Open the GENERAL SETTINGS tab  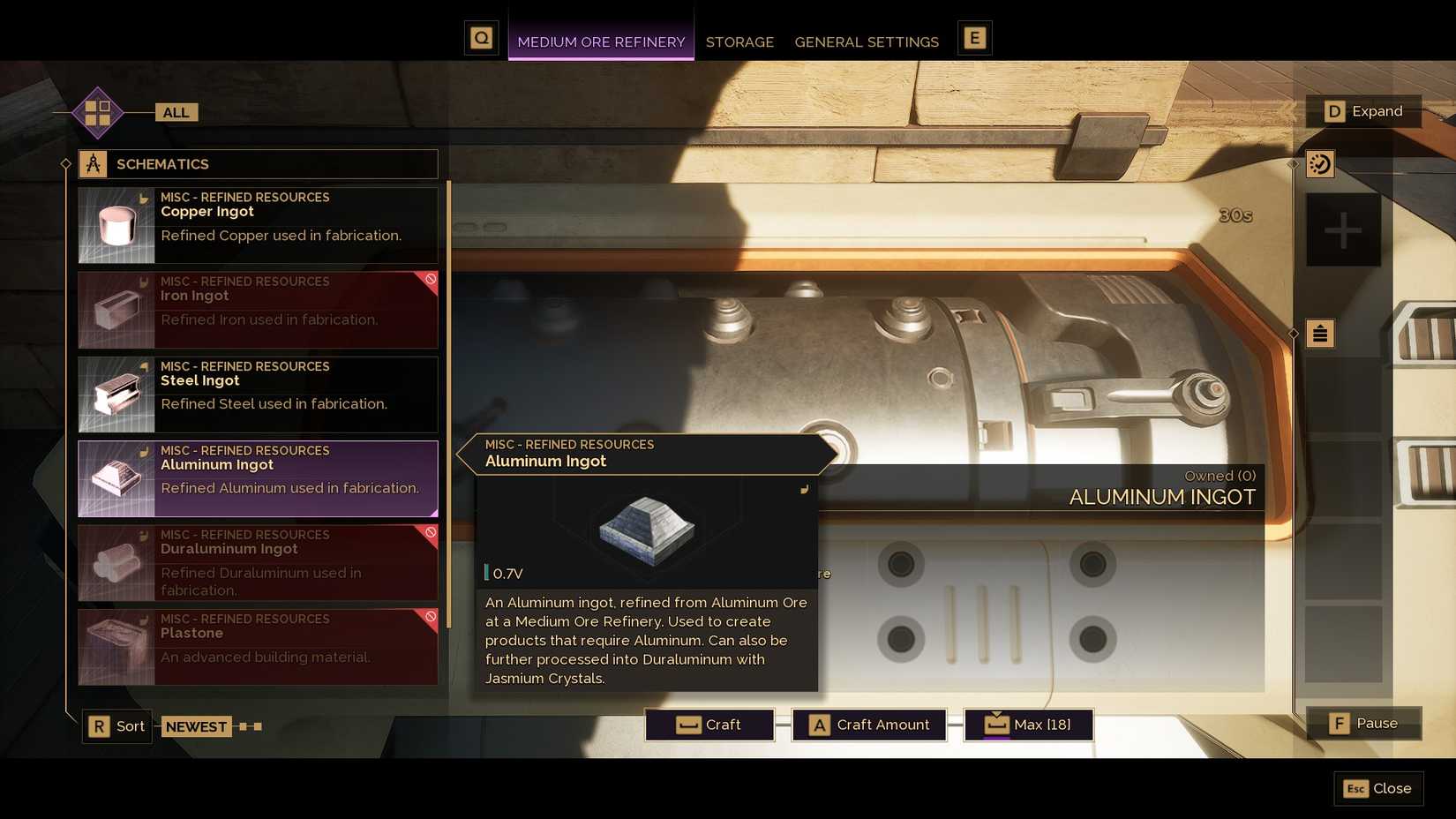pos(867,41)
